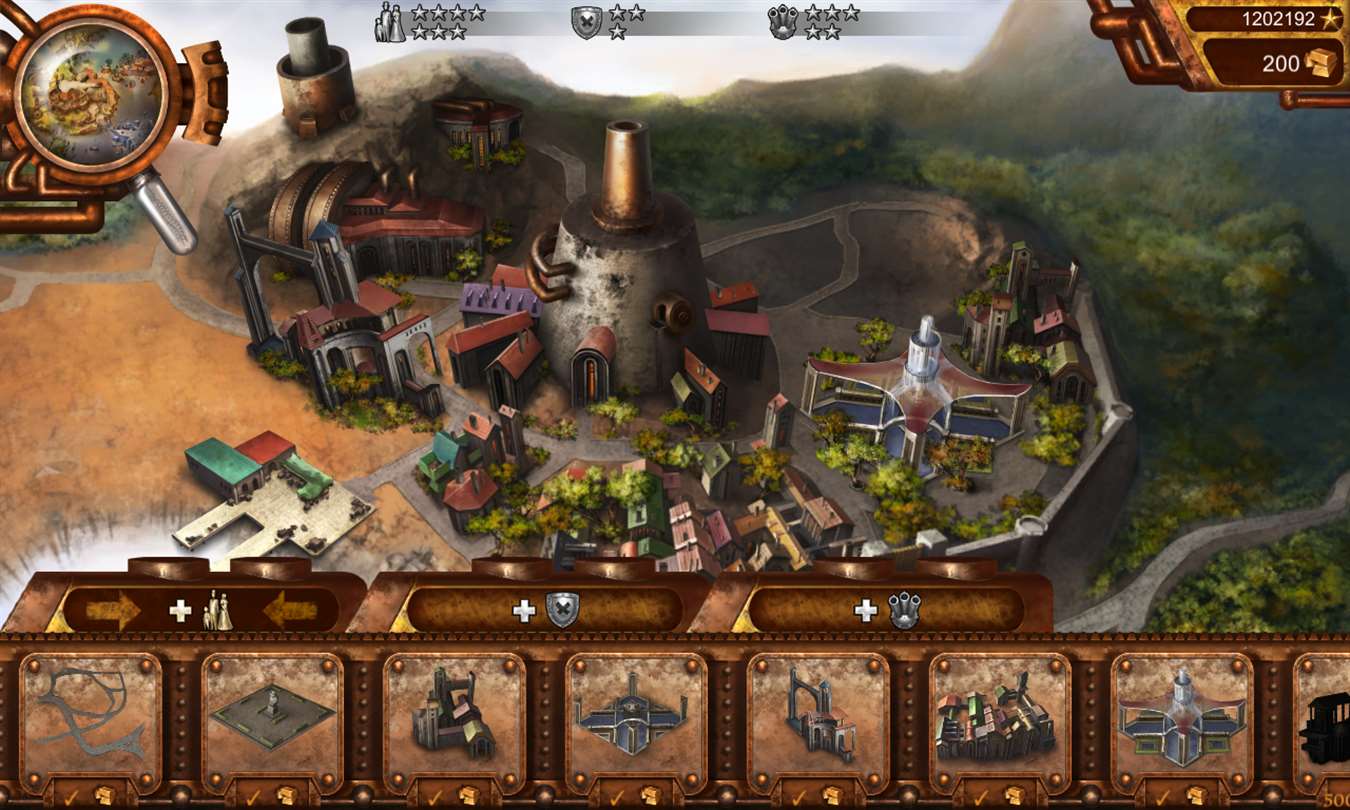Screen dimensions: 1350x810
Task: Switch to the shield defense category tab
Action: coord(544,609)
